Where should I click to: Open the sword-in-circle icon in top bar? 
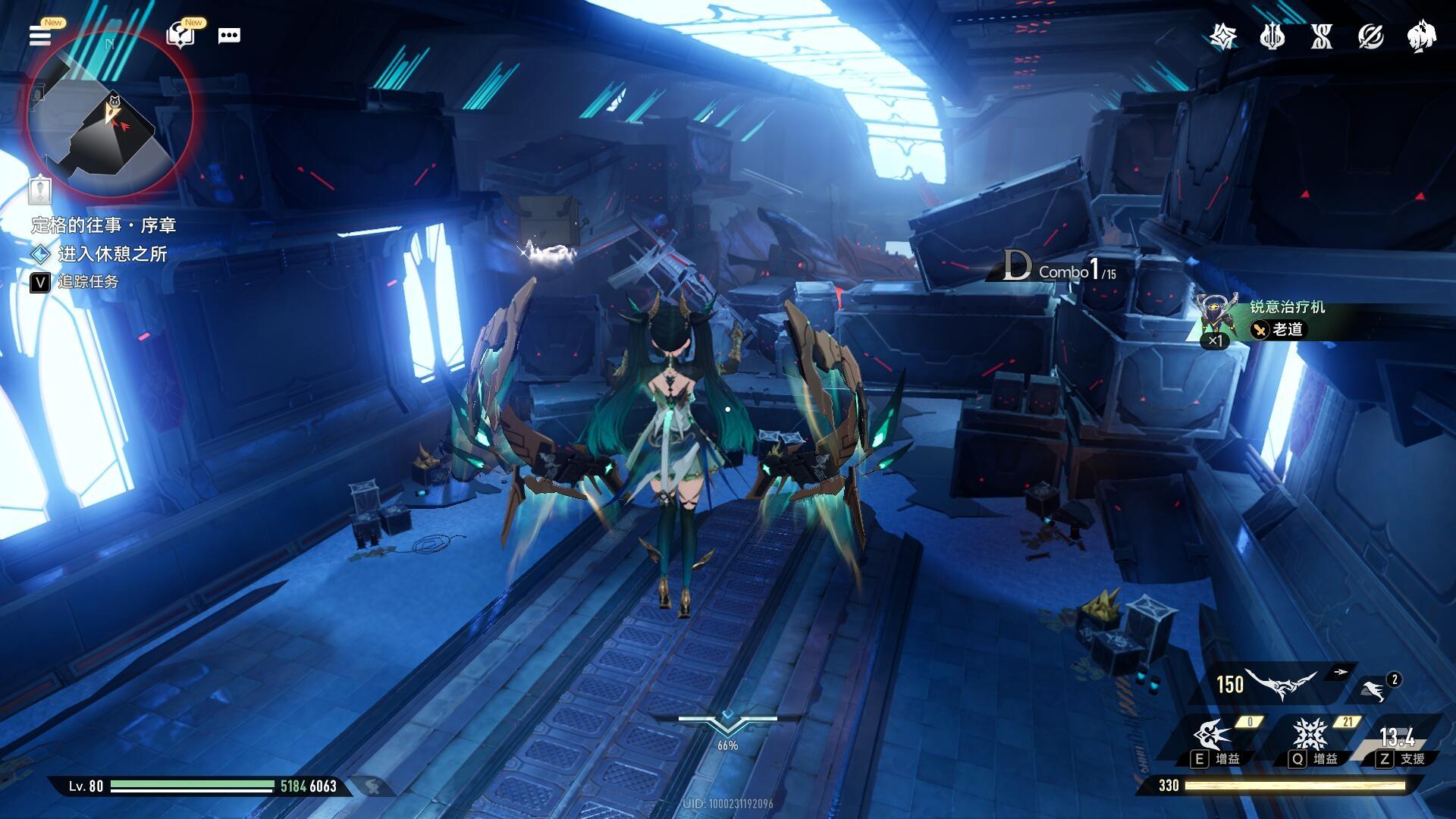pyautogui.click(x=1371, y=36)
